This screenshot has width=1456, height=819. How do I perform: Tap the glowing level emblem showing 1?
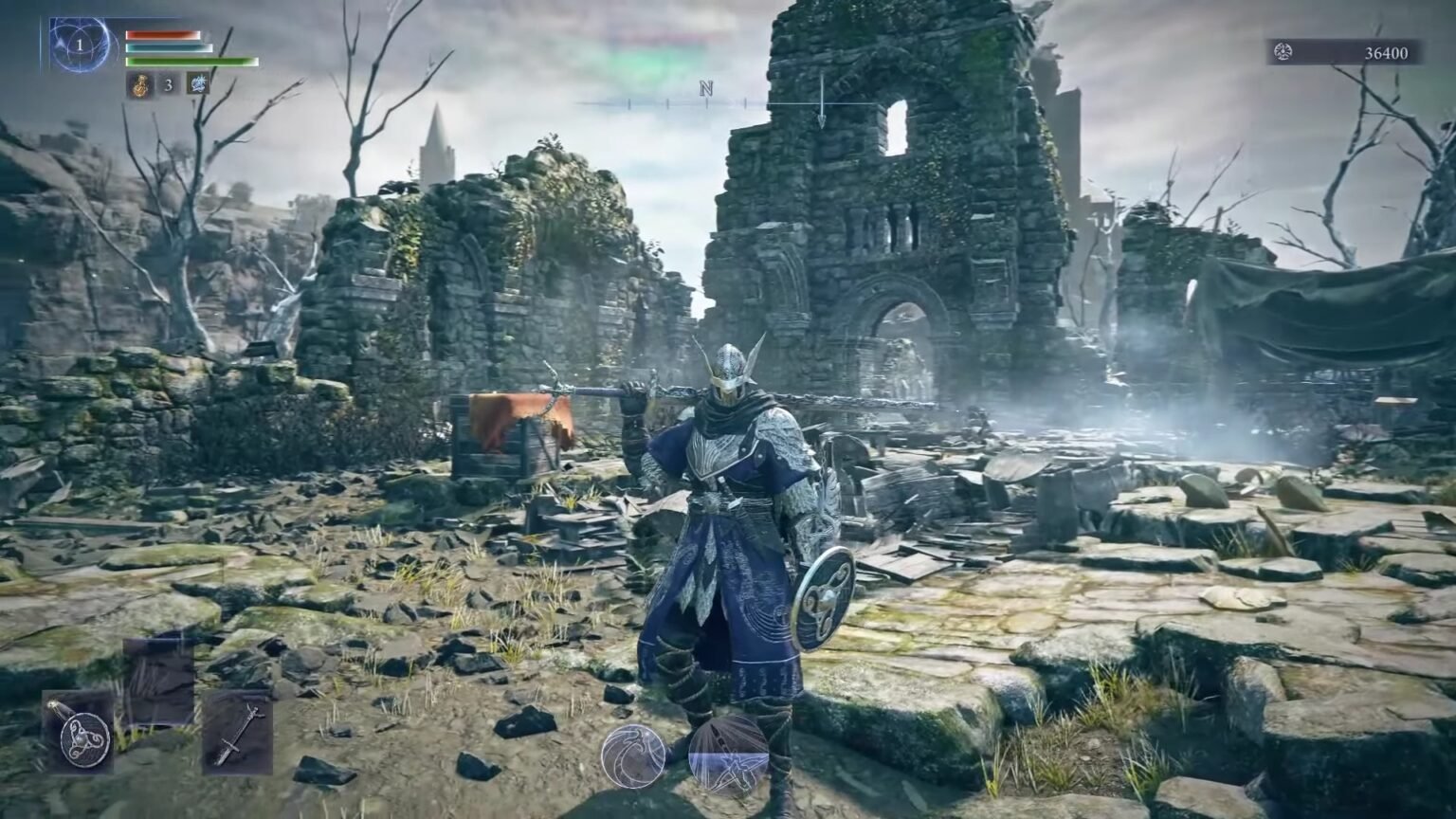(80, 45)
